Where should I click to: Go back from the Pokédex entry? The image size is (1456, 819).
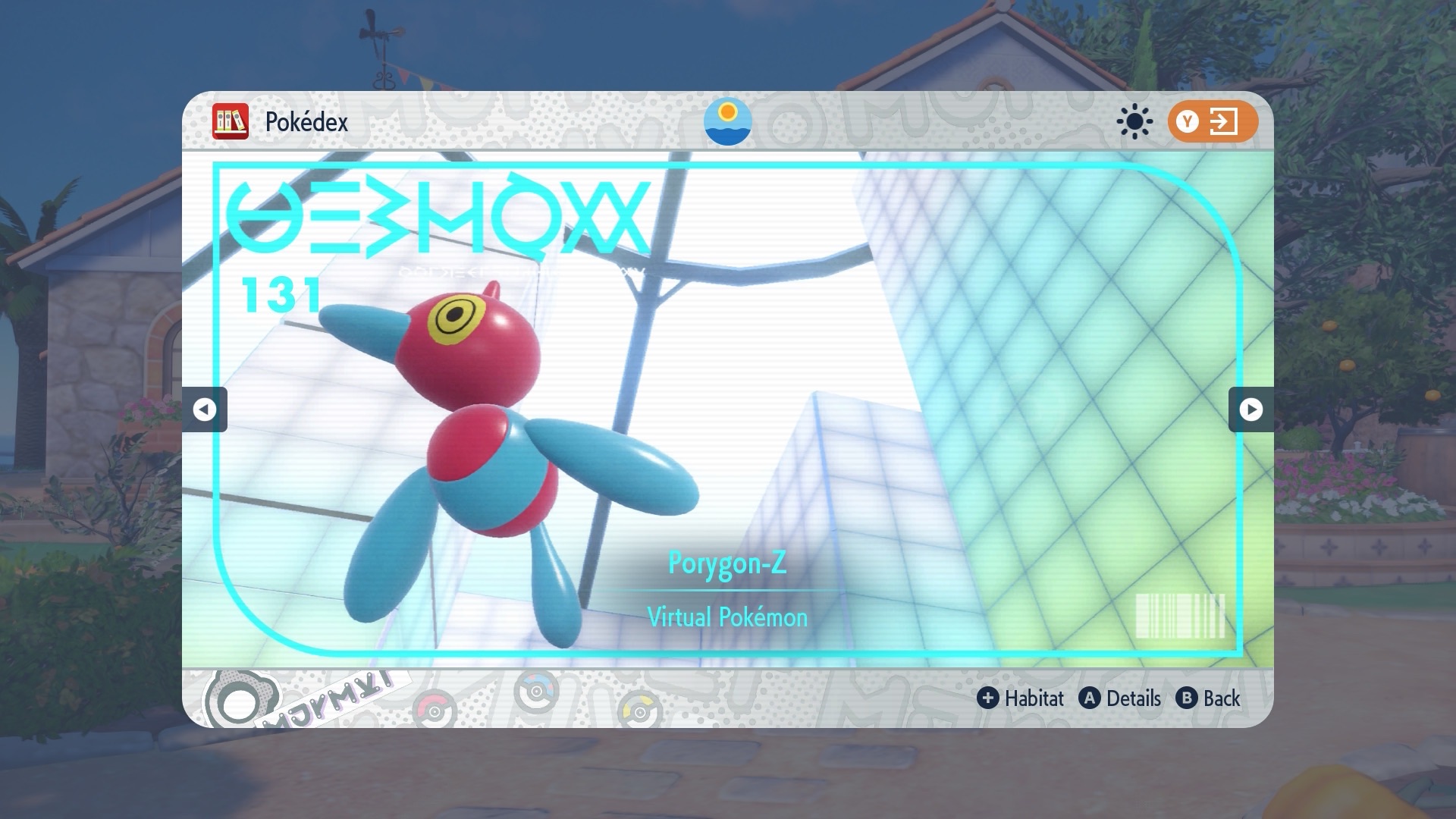click(x=1209, y=698)
